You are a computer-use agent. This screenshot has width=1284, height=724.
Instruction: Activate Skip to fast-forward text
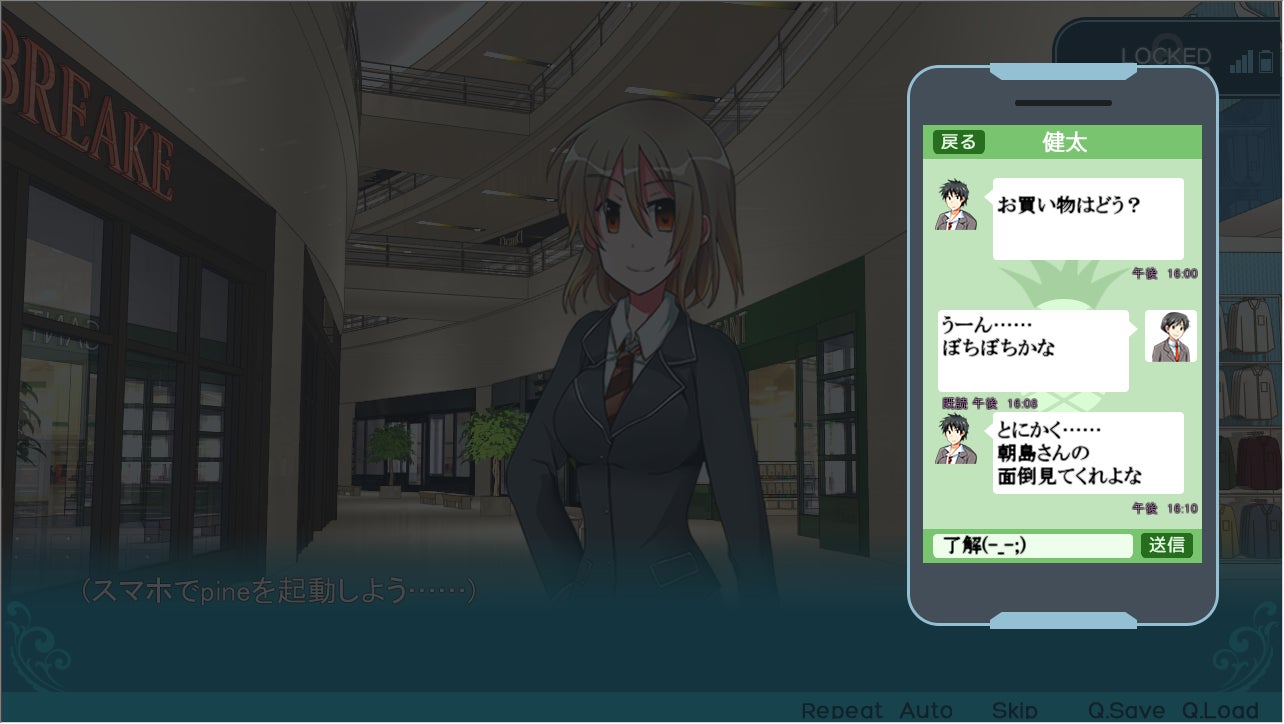coord(1014,711)
